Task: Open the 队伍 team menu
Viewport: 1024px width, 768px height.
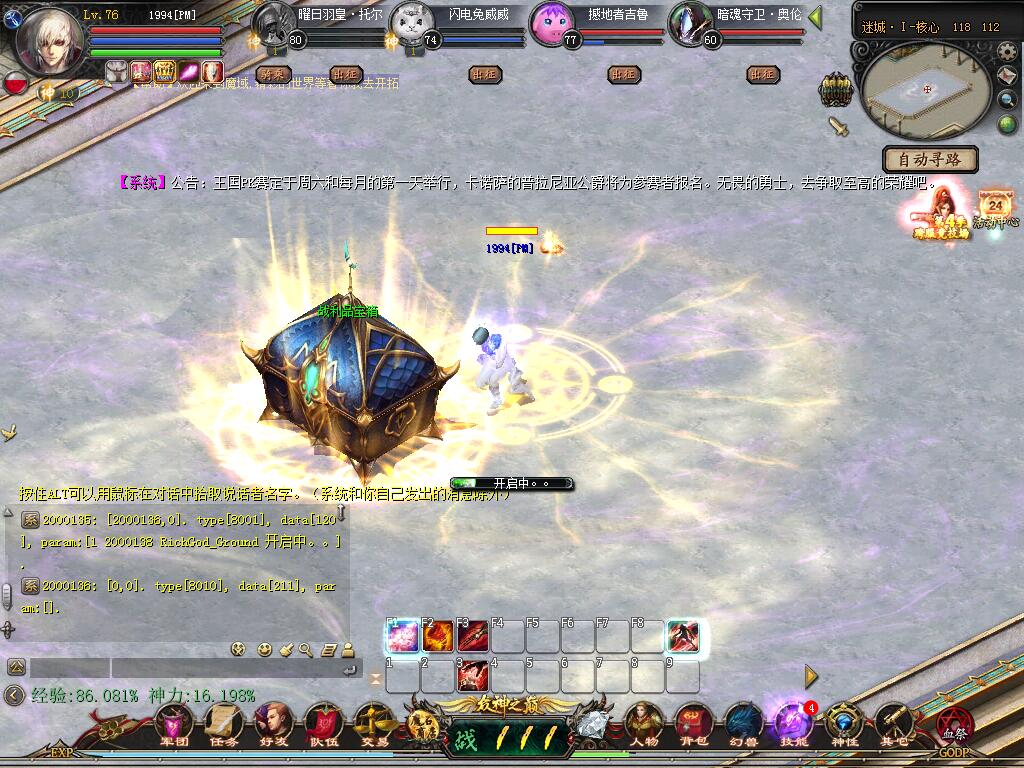Action: [x=322, y=723]
